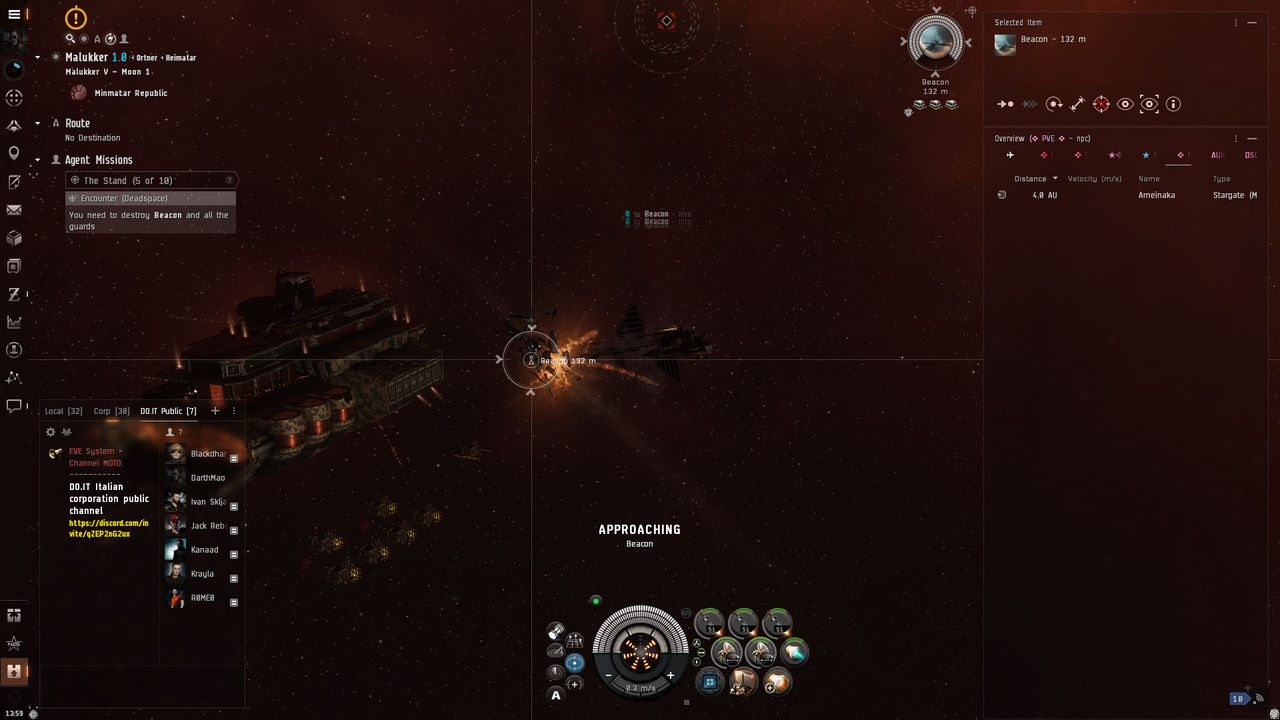Toggle the autopilot A button

tap(556, 695)
